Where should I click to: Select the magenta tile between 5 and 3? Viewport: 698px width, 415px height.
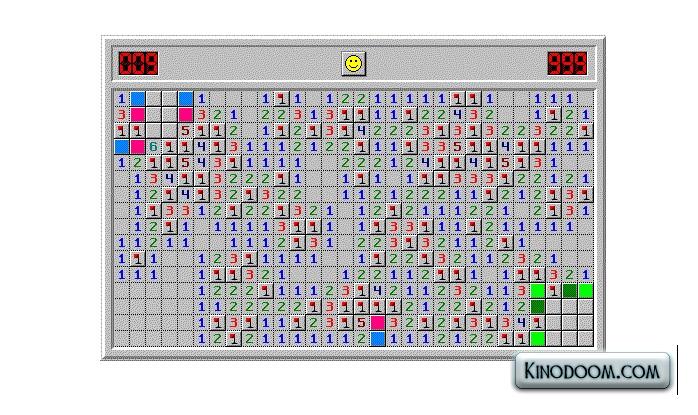pos(378,322)
